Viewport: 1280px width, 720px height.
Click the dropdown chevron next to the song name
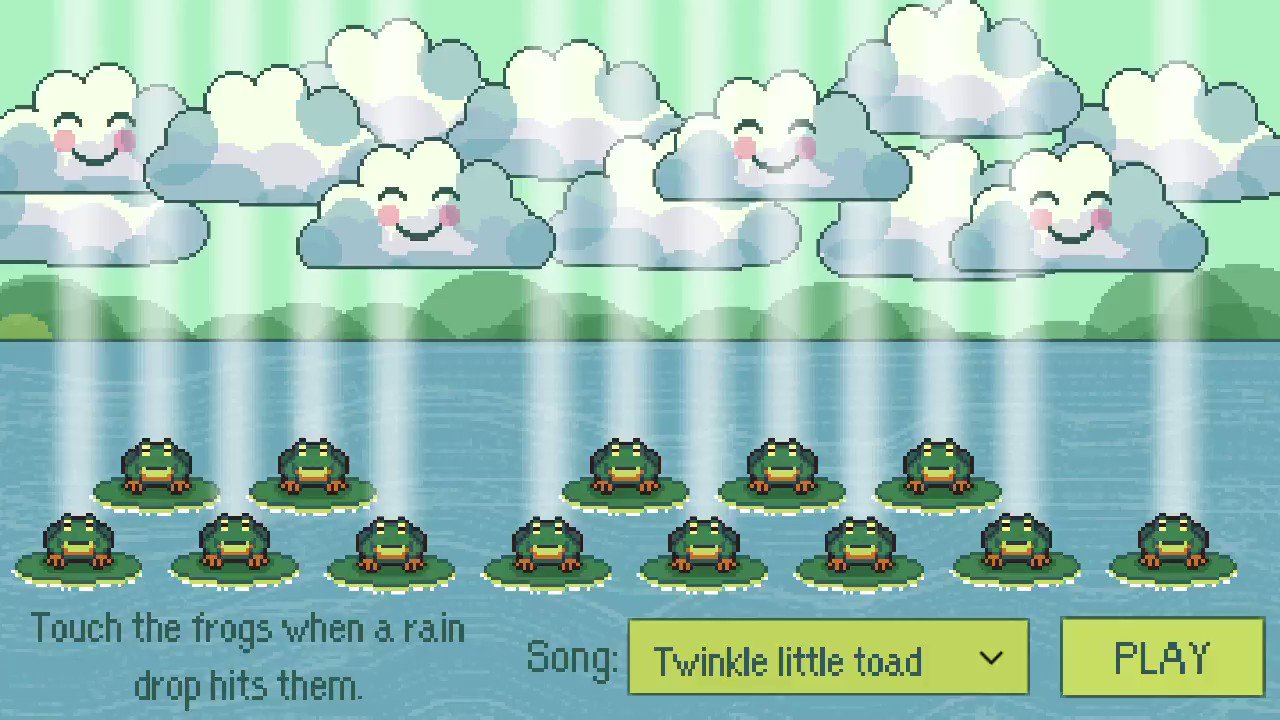991,657
